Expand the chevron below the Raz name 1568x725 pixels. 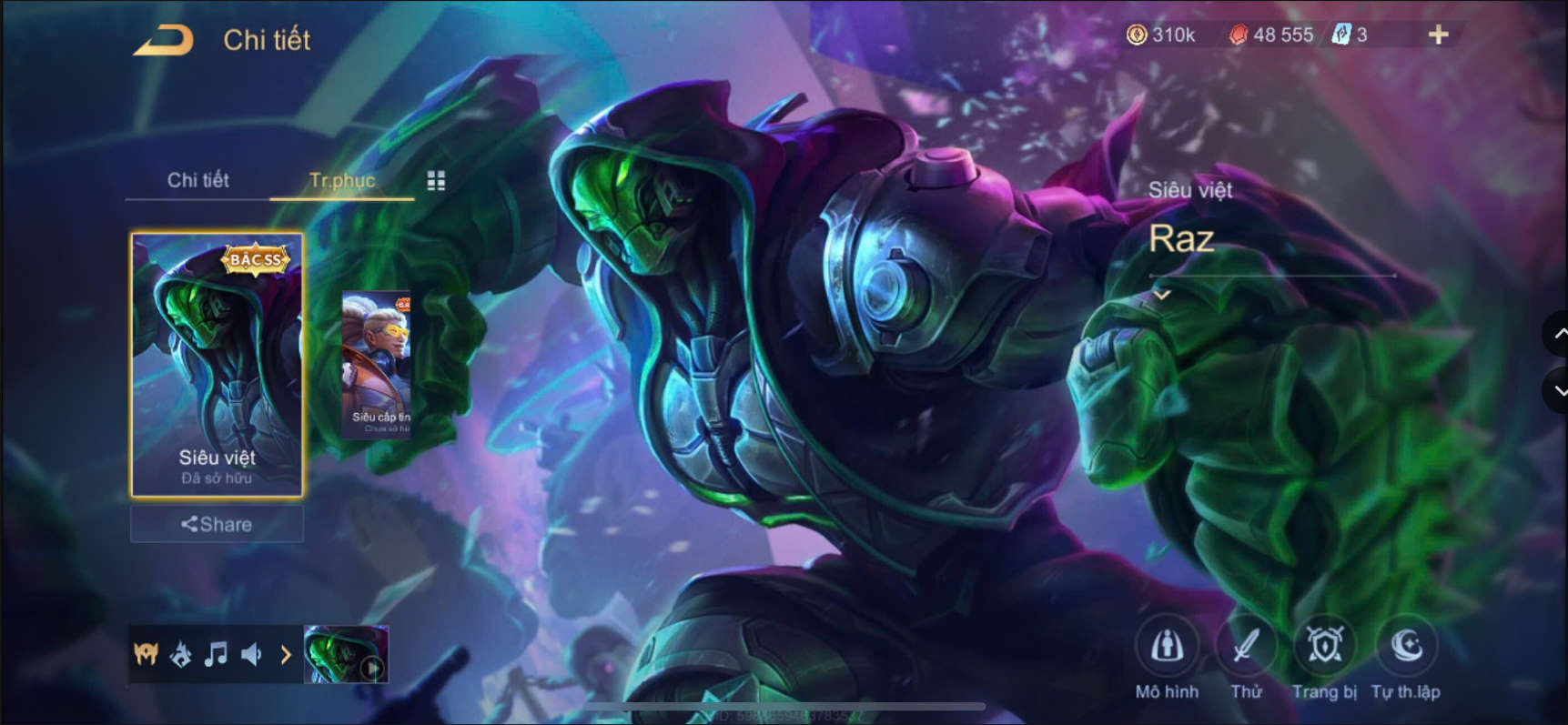(1163, 295)
